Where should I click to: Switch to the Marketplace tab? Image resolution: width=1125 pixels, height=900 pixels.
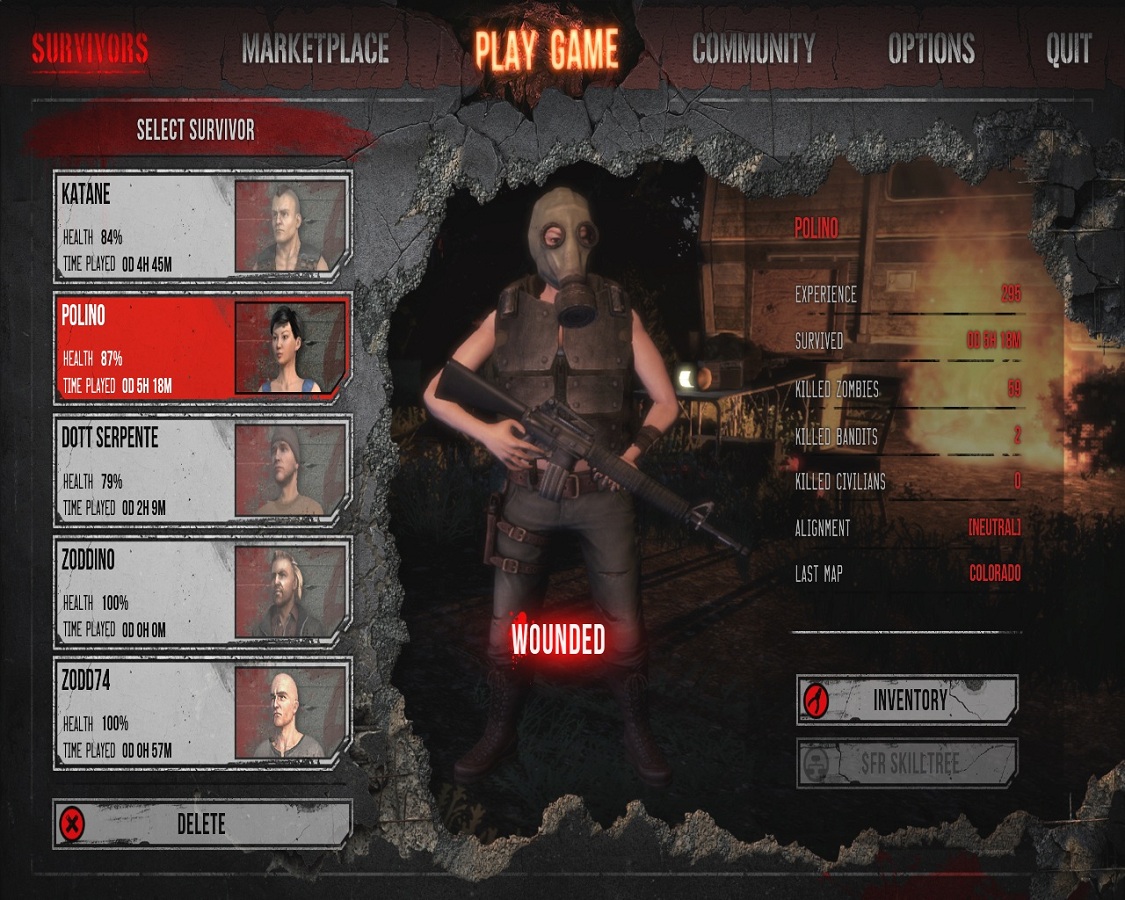pyautogui.click(x=315, y=49)
